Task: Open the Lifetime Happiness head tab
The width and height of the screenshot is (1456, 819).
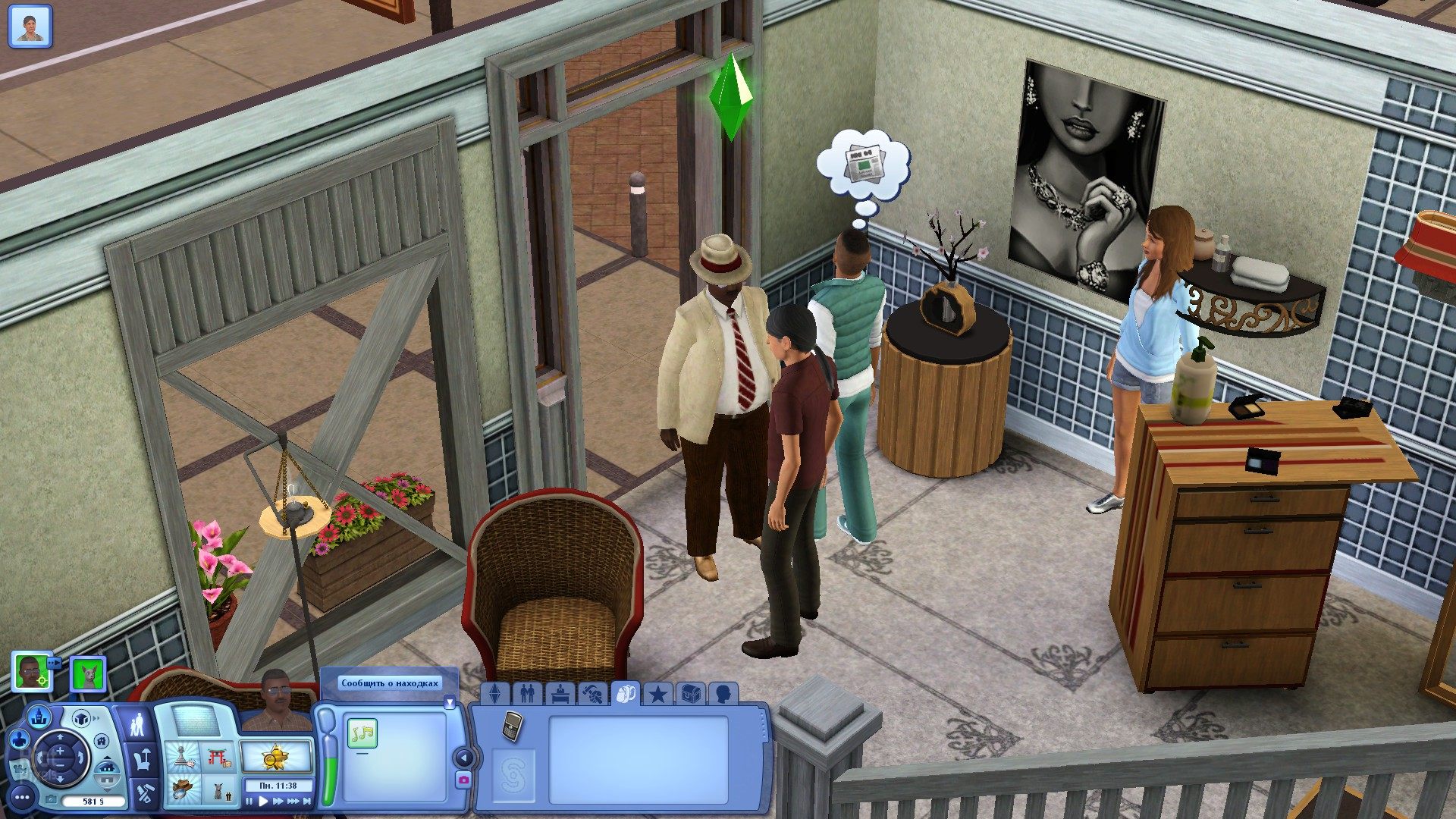Action: (723, 694)
